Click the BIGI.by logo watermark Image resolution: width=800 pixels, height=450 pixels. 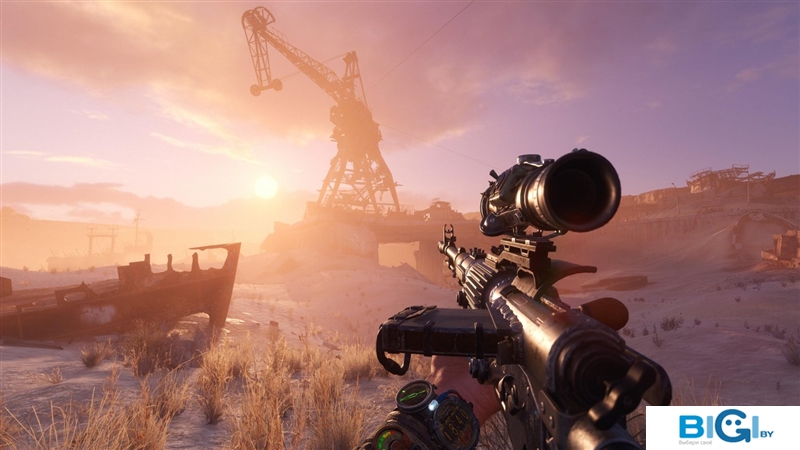pyautogui.click(x=722, y=427)
